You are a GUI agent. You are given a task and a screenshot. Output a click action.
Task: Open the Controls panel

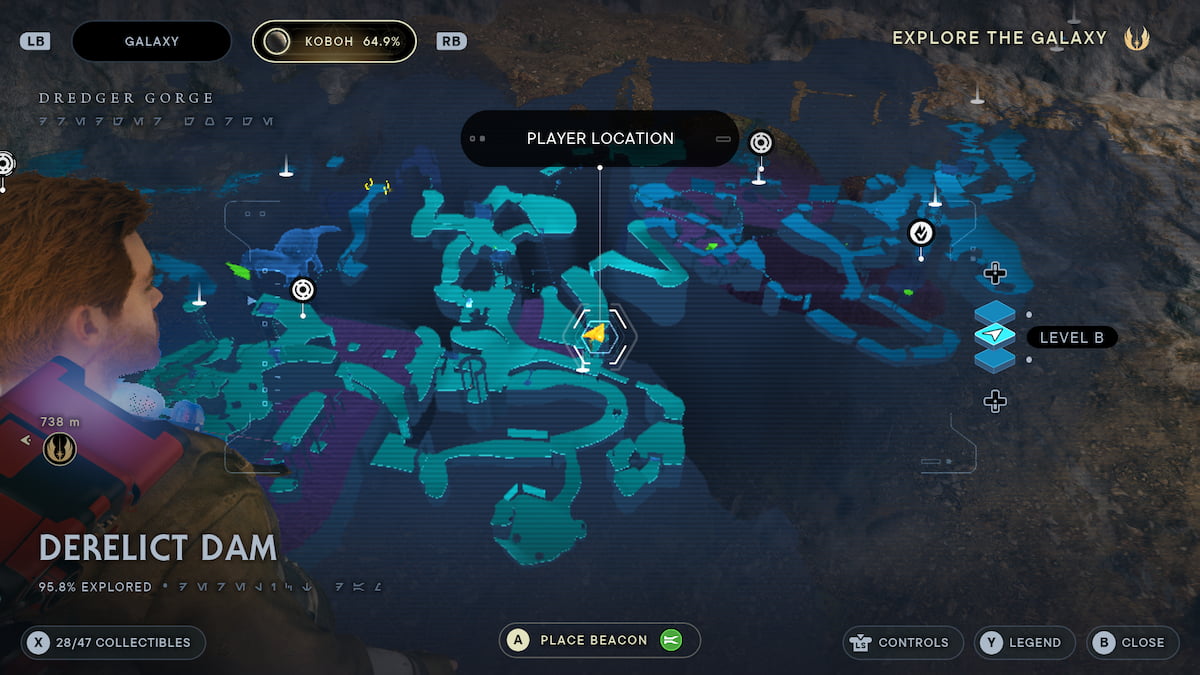coord(903,642)
